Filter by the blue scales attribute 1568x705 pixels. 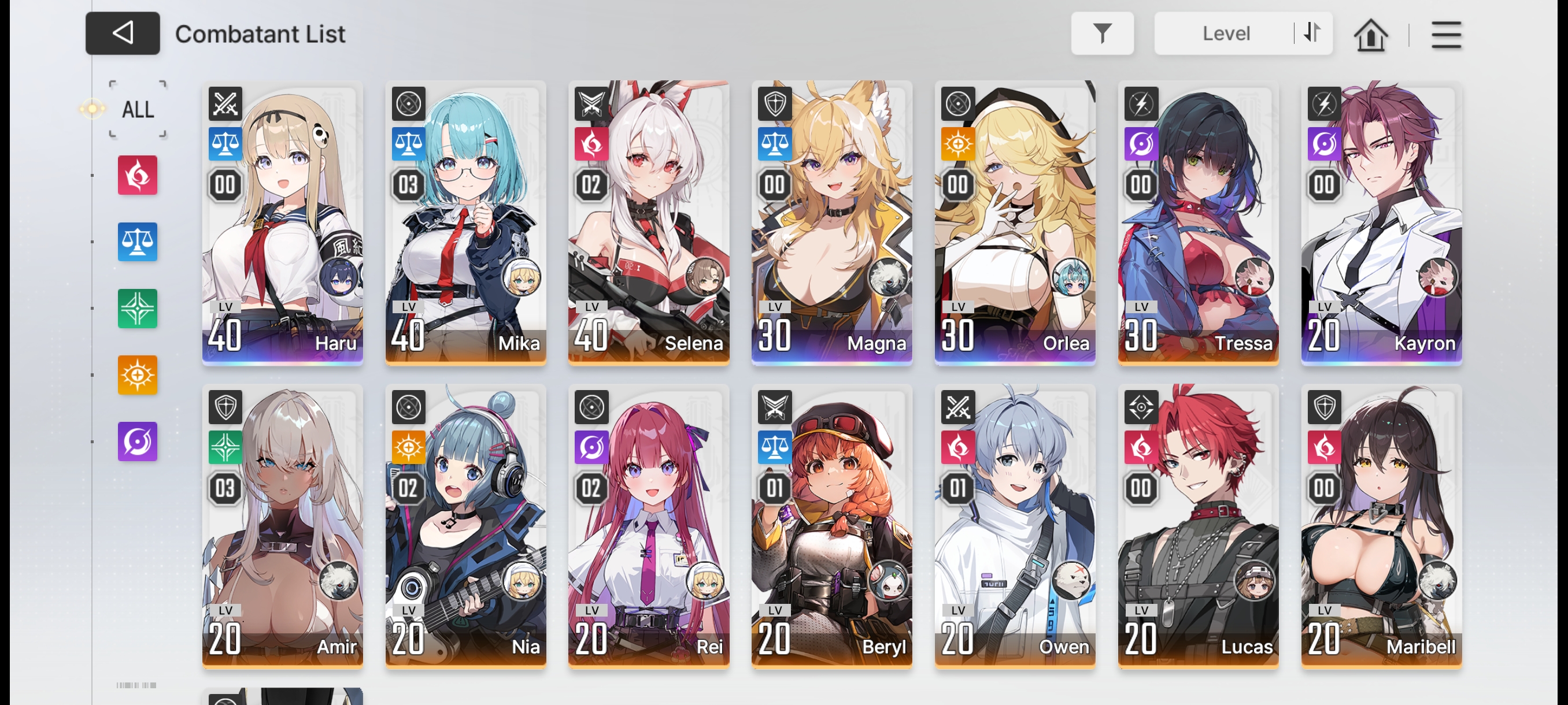coord(138,242)
